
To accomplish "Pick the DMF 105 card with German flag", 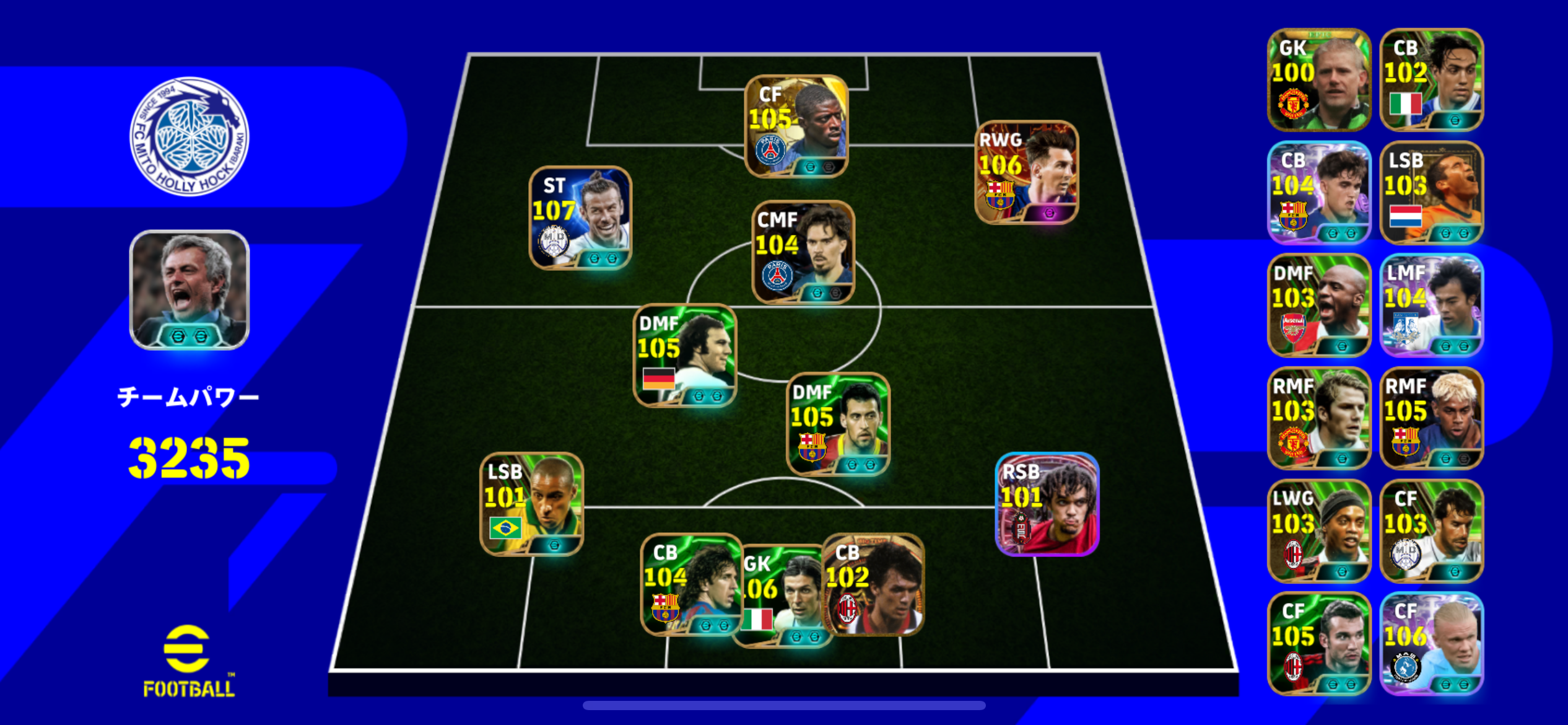I will [684, 356].
